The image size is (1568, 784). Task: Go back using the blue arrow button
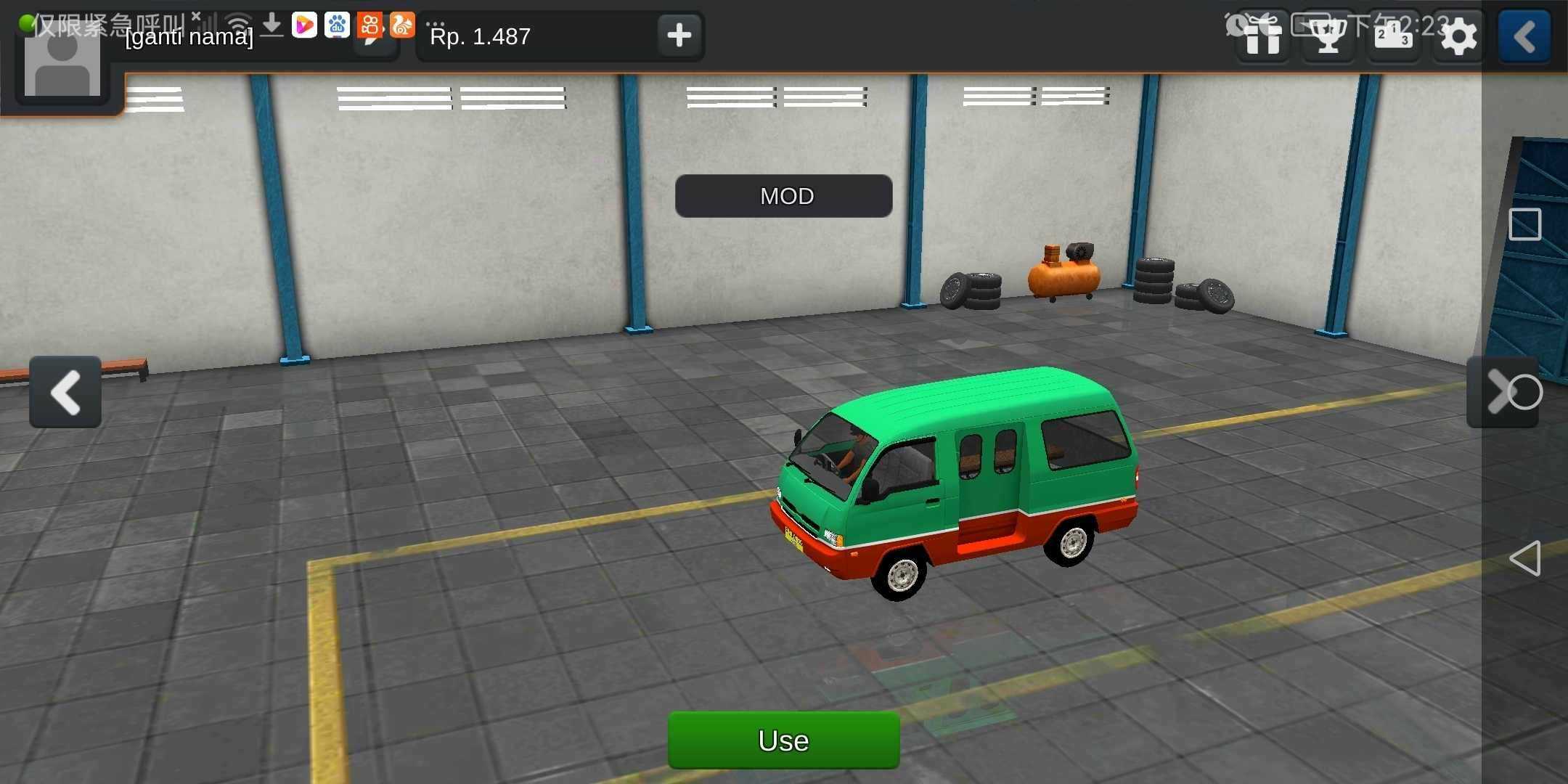click(1524, 36)
